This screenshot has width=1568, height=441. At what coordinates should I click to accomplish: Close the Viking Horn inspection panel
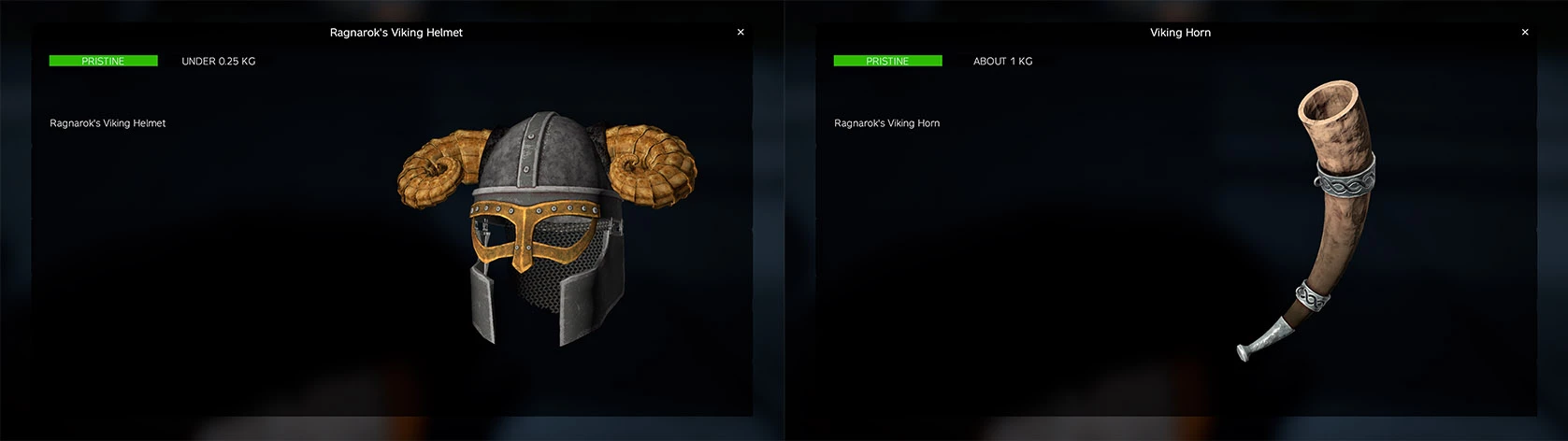click(1525, 33)
